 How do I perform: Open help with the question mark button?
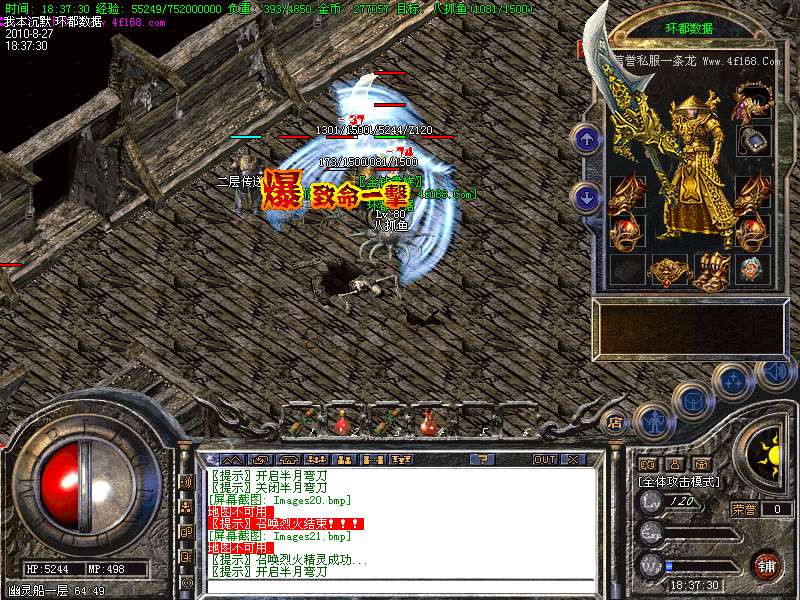click(x=482, y=459)
